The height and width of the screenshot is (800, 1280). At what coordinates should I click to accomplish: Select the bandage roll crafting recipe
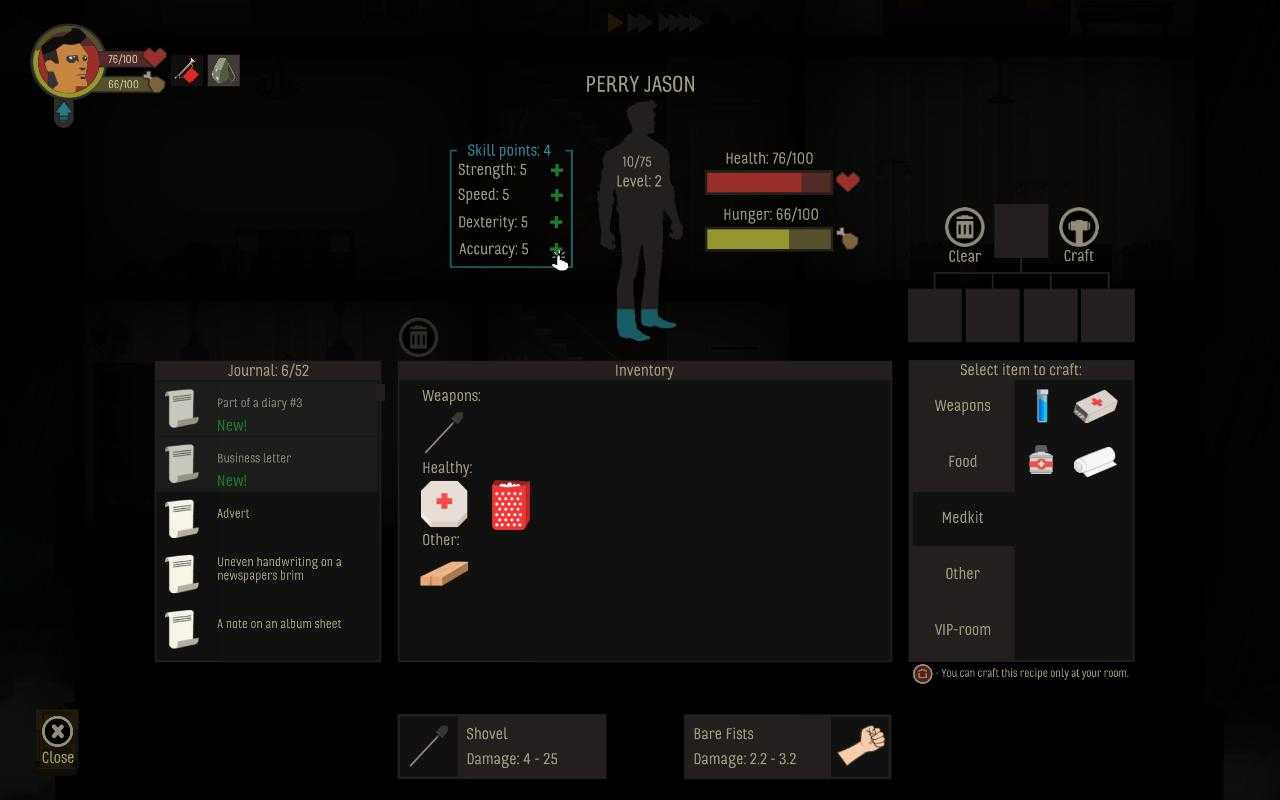point(1094,460)
